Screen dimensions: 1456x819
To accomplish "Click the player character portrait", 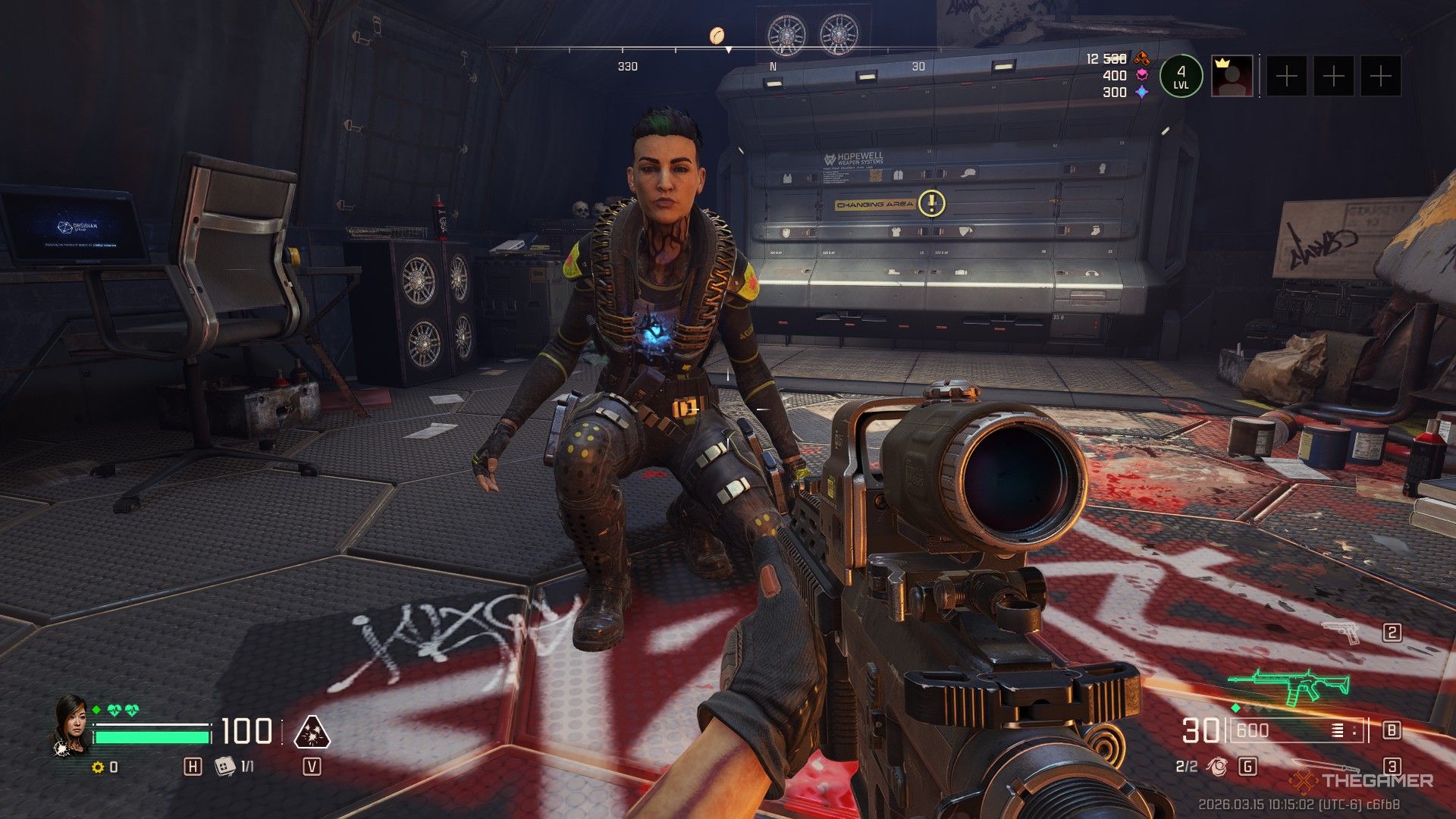I will (x=71, y=724).
